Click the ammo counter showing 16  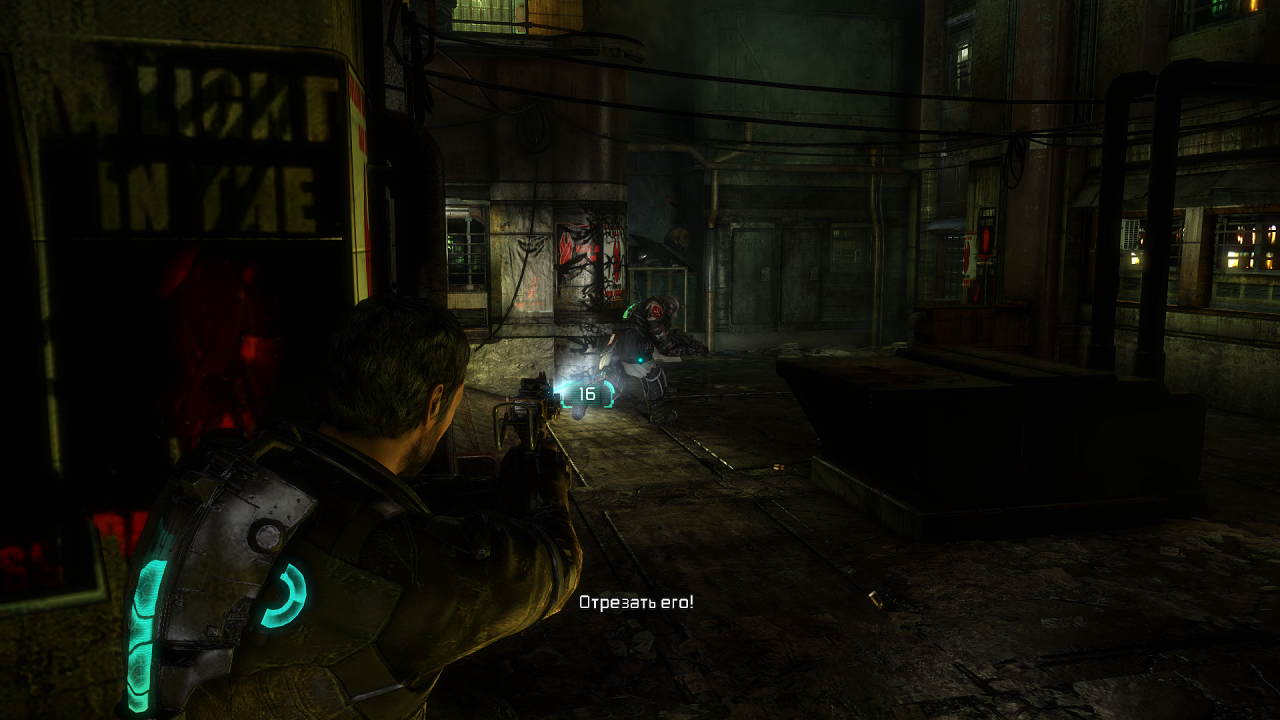pyautogui.click(x=588, y=395)
